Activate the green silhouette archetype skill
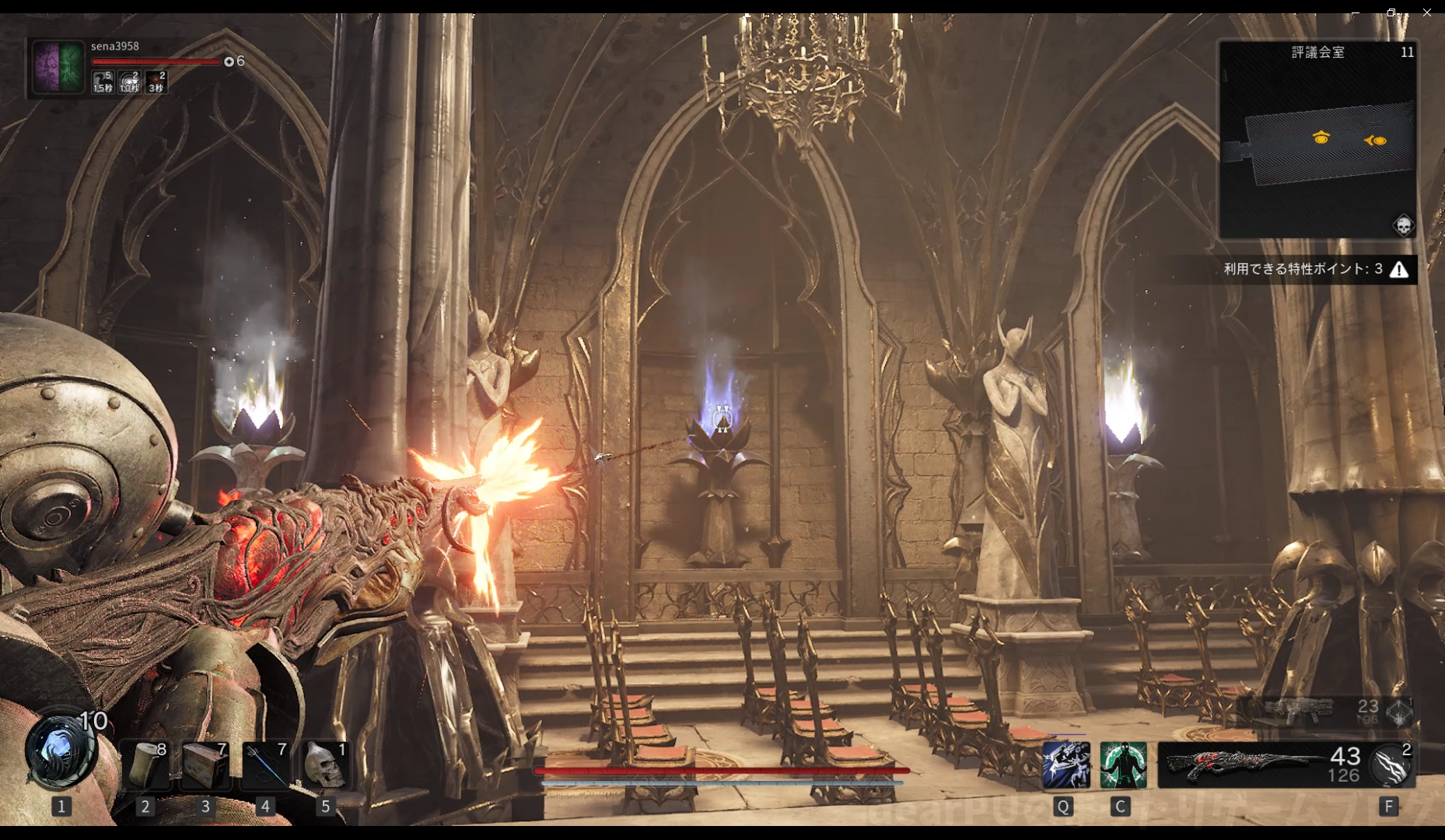This screenshot has width=1445, height=840. [1123, 765]
